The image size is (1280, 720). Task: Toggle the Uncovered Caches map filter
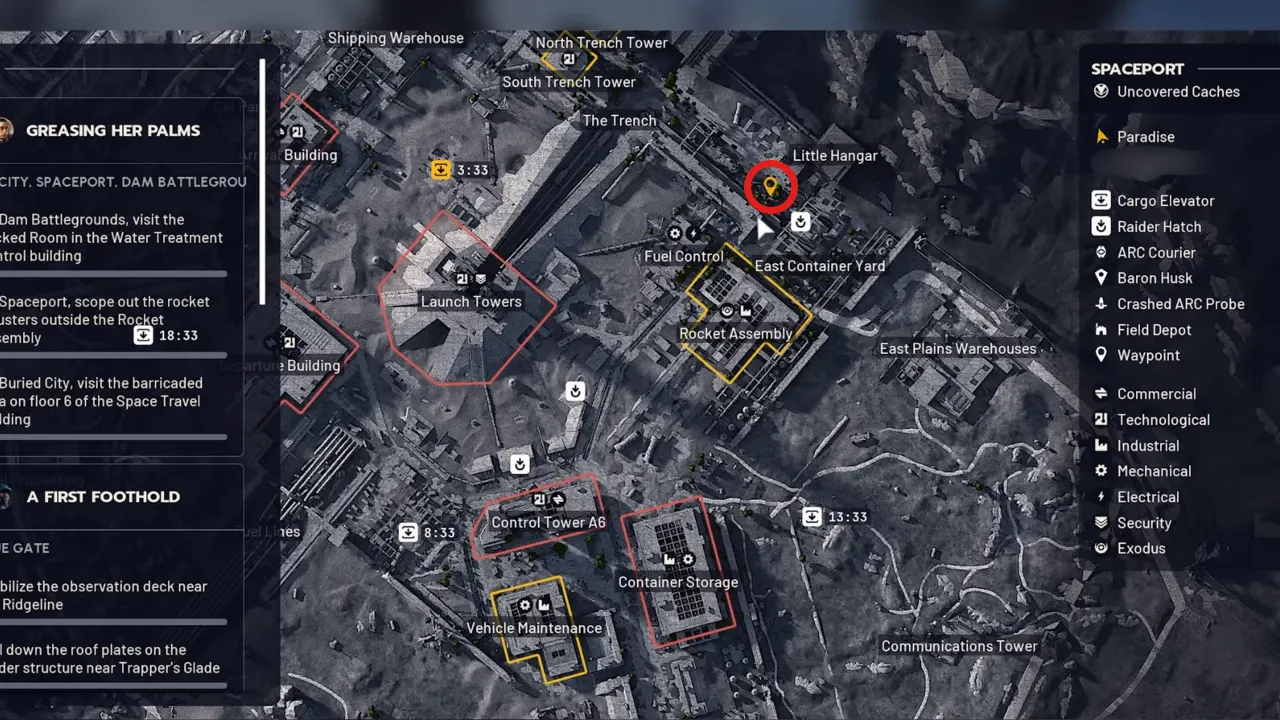(1100, 91)
